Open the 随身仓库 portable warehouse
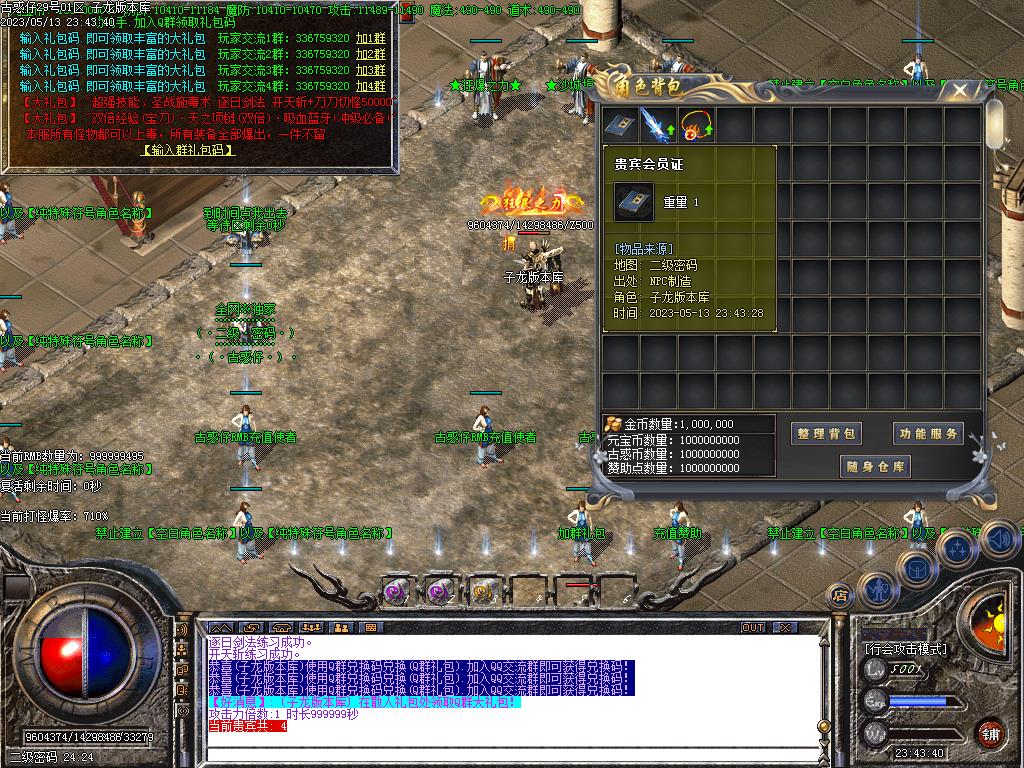 pyautogui.click(x=876, y=466)
